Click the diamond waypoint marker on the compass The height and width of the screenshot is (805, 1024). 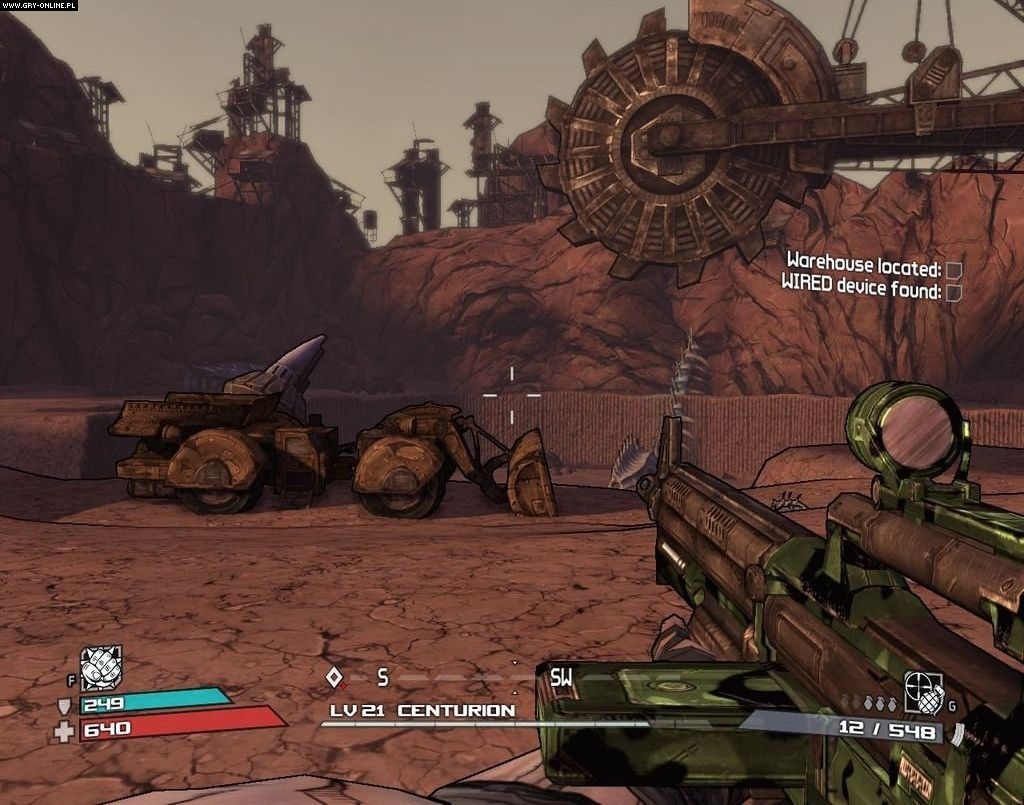334,677
